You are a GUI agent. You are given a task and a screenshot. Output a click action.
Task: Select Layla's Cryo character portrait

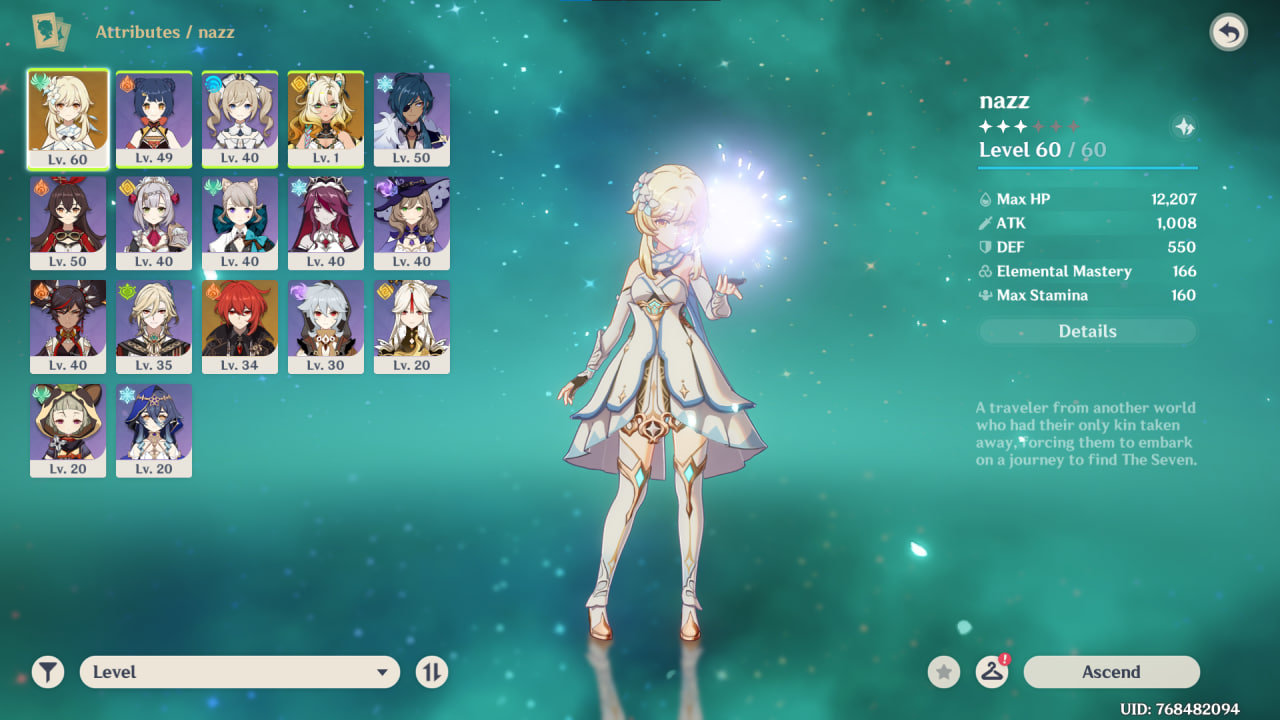tap(154, 431)
